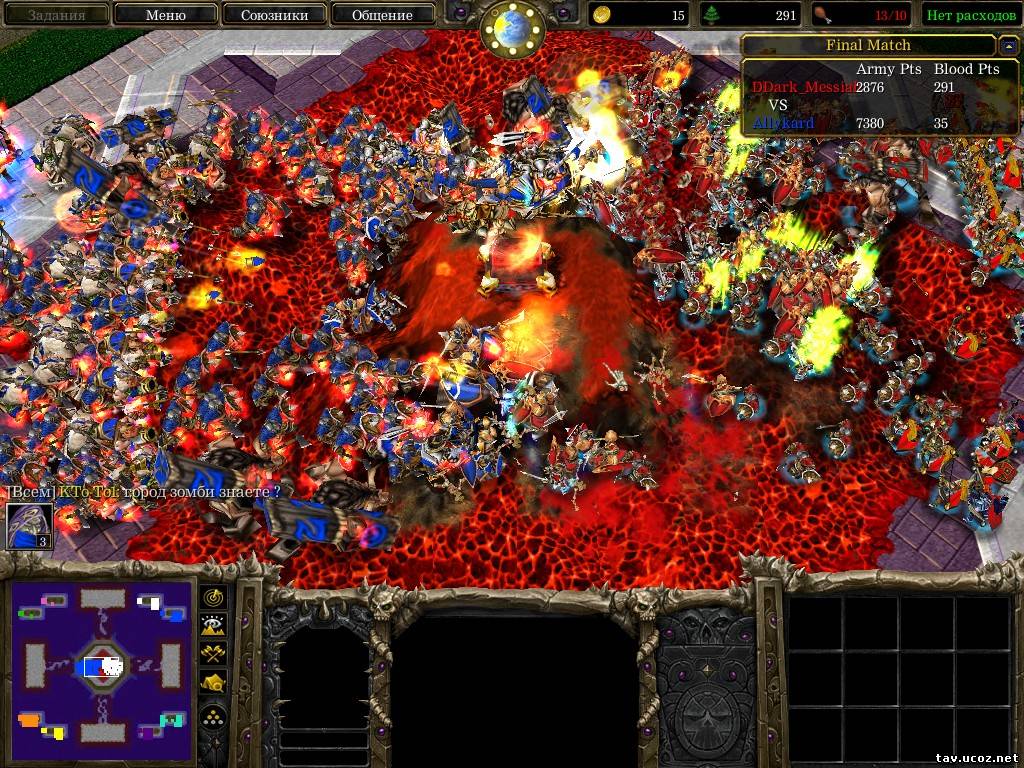The height and width of the screenshot is (768, 1024).
Task: Click the Нет расходов upkeep indicator
Action: 970,15
